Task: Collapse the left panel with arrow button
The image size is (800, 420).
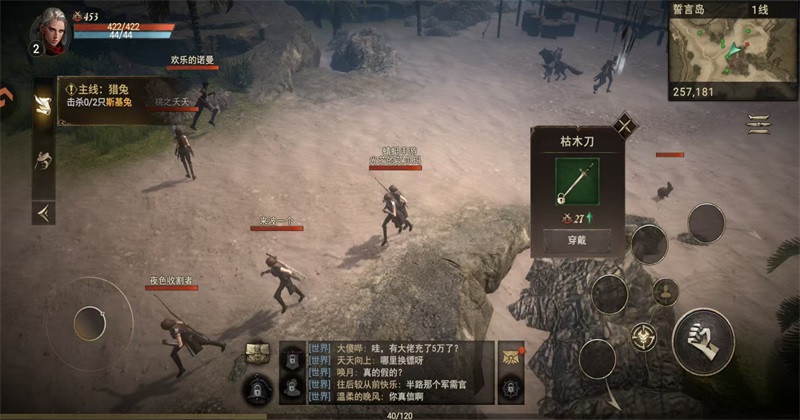Action: point(43,211)
